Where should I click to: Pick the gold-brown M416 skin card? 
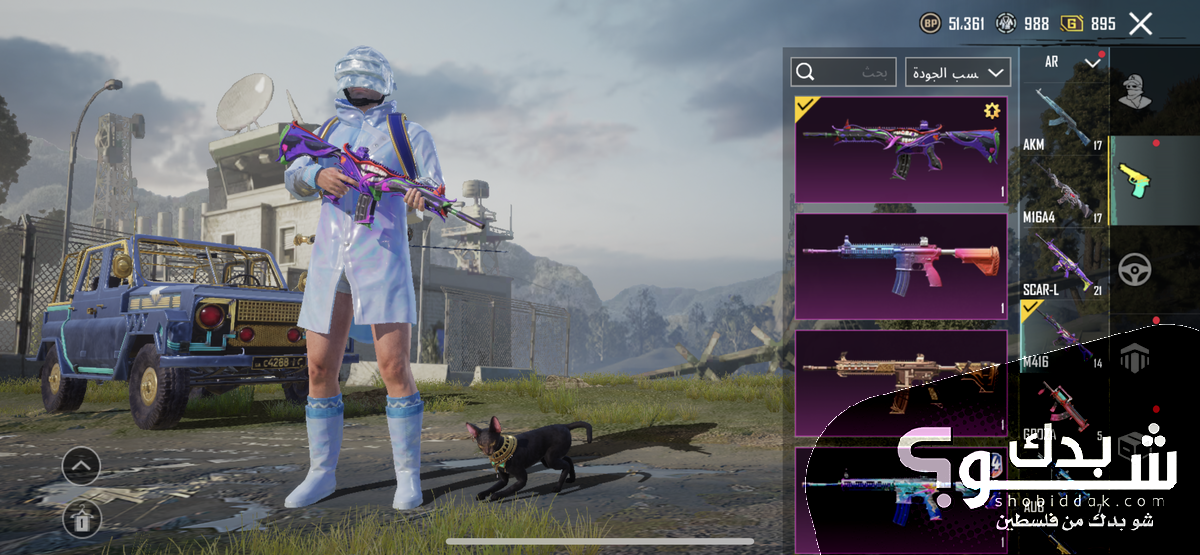(x=900, y=382)
